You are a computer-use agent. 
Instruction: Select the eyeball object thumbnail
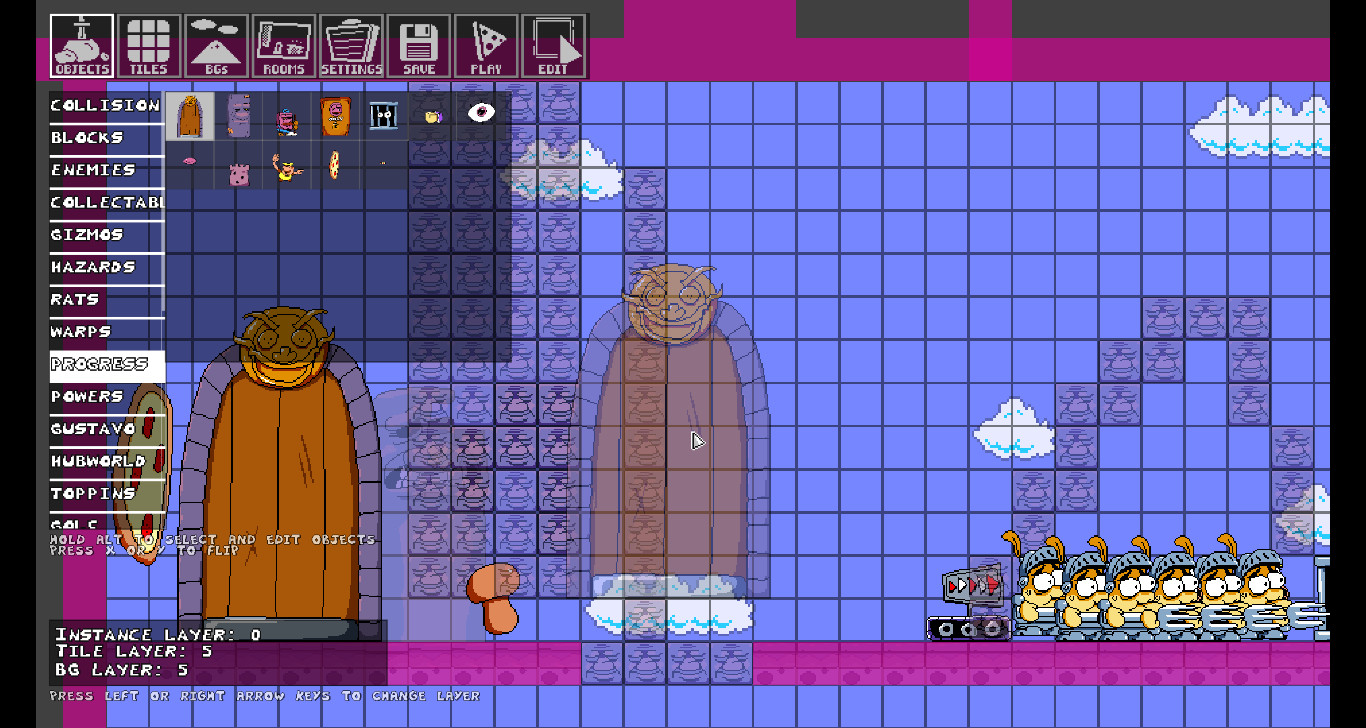(480, 111)
